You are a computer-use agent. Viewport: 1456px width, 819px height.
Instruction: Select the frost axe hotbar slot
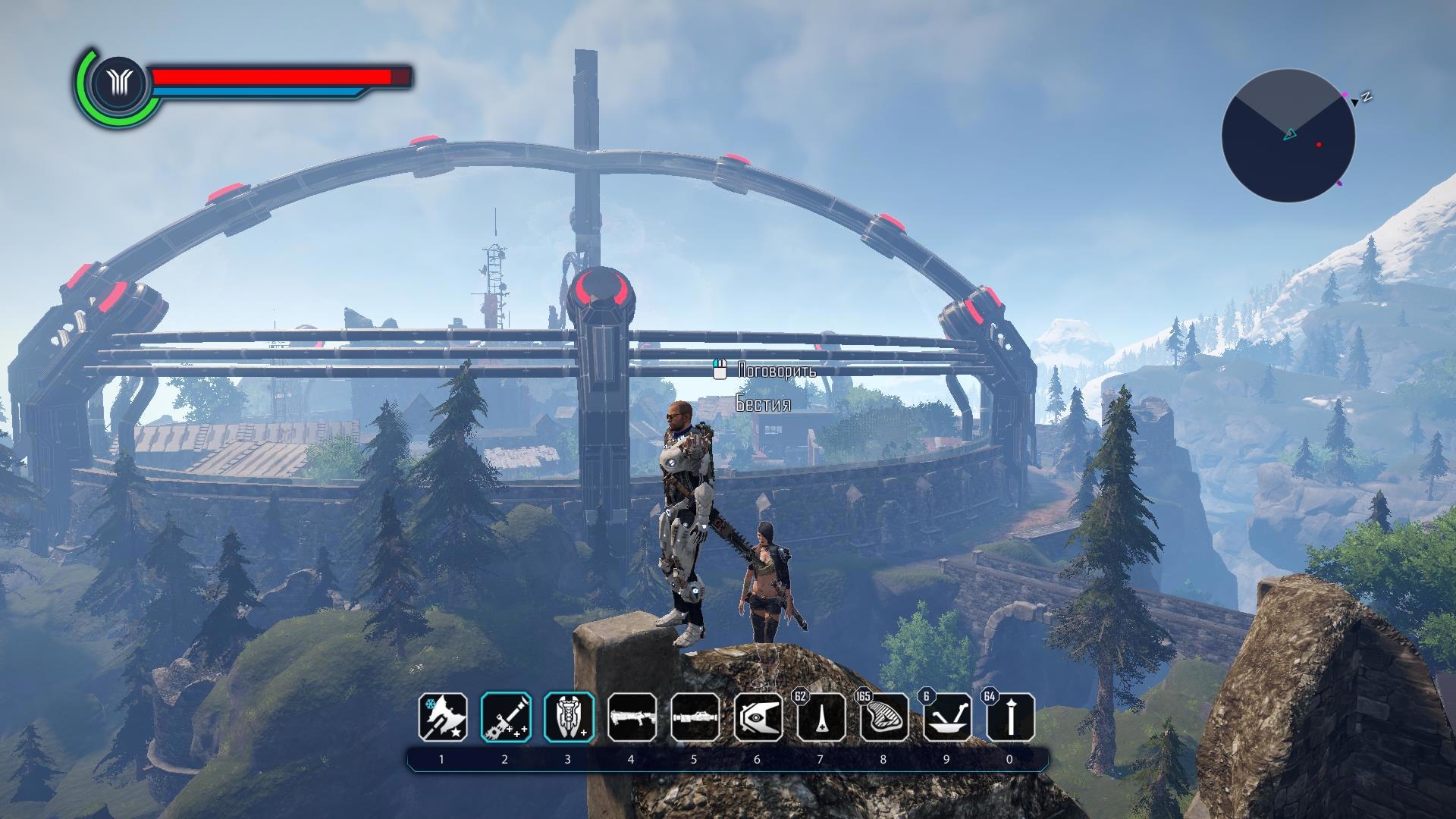click(442, 717)
